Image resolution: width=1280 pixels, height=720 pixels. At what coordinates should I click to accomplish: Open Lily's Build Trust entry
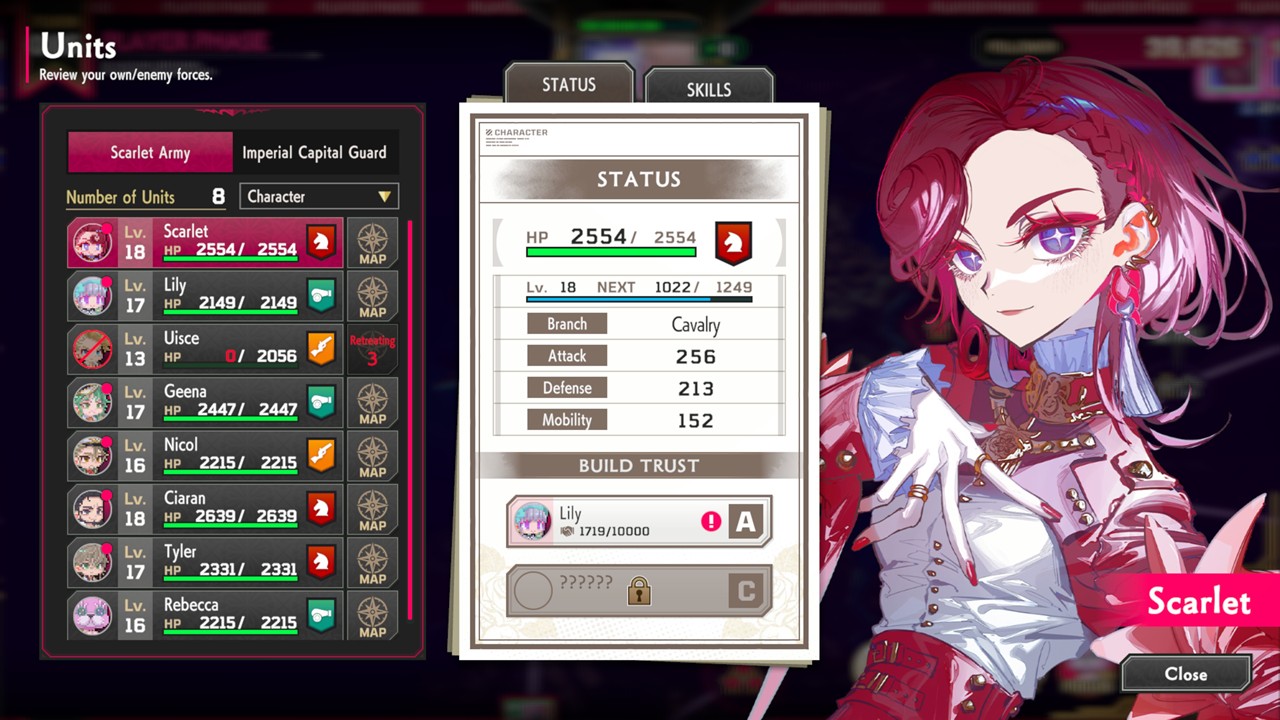pos(639,521)
